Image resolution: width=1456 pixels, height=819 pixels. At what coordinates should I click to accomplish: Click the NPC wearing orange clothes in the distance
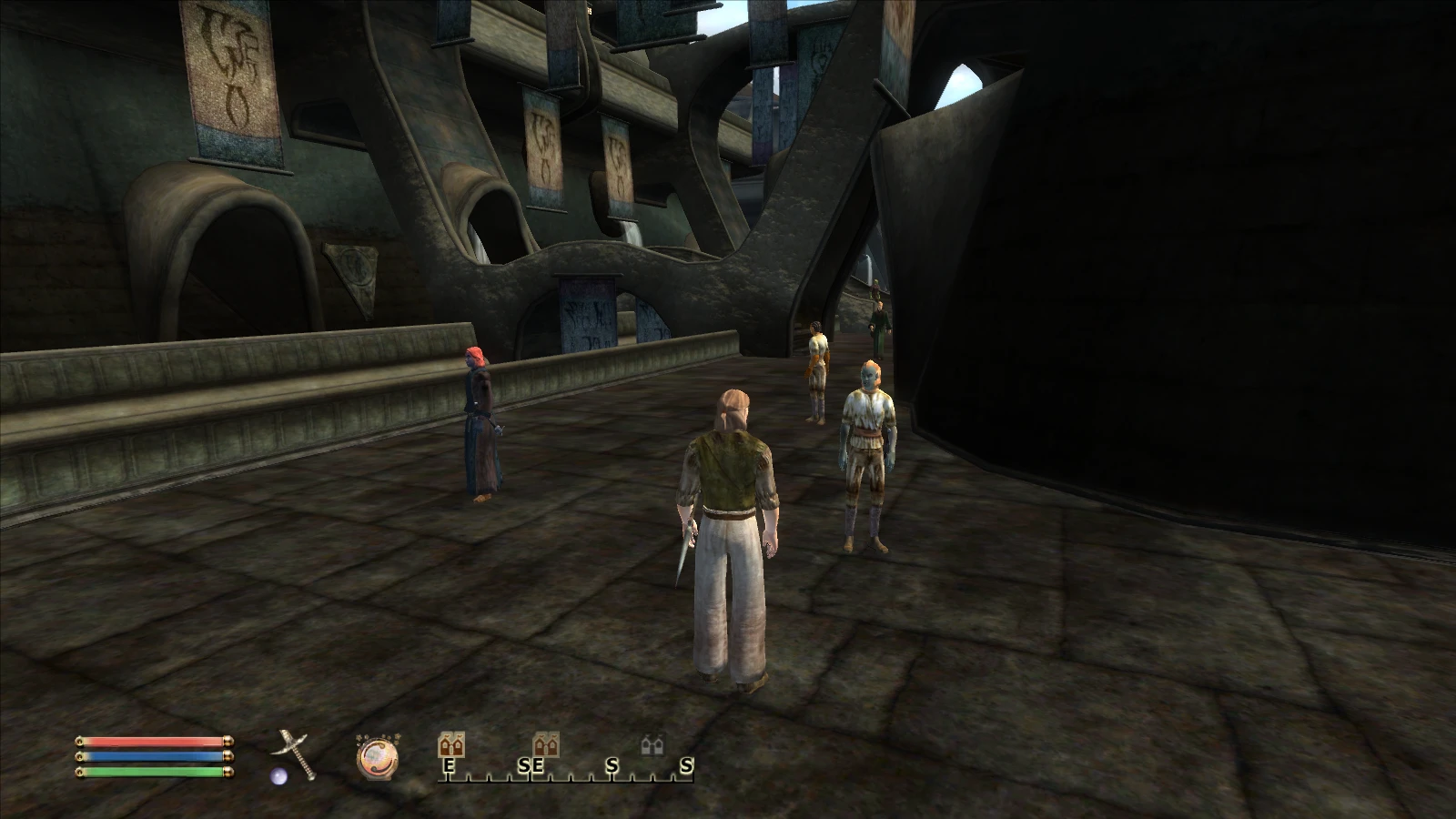click(817, 369)
